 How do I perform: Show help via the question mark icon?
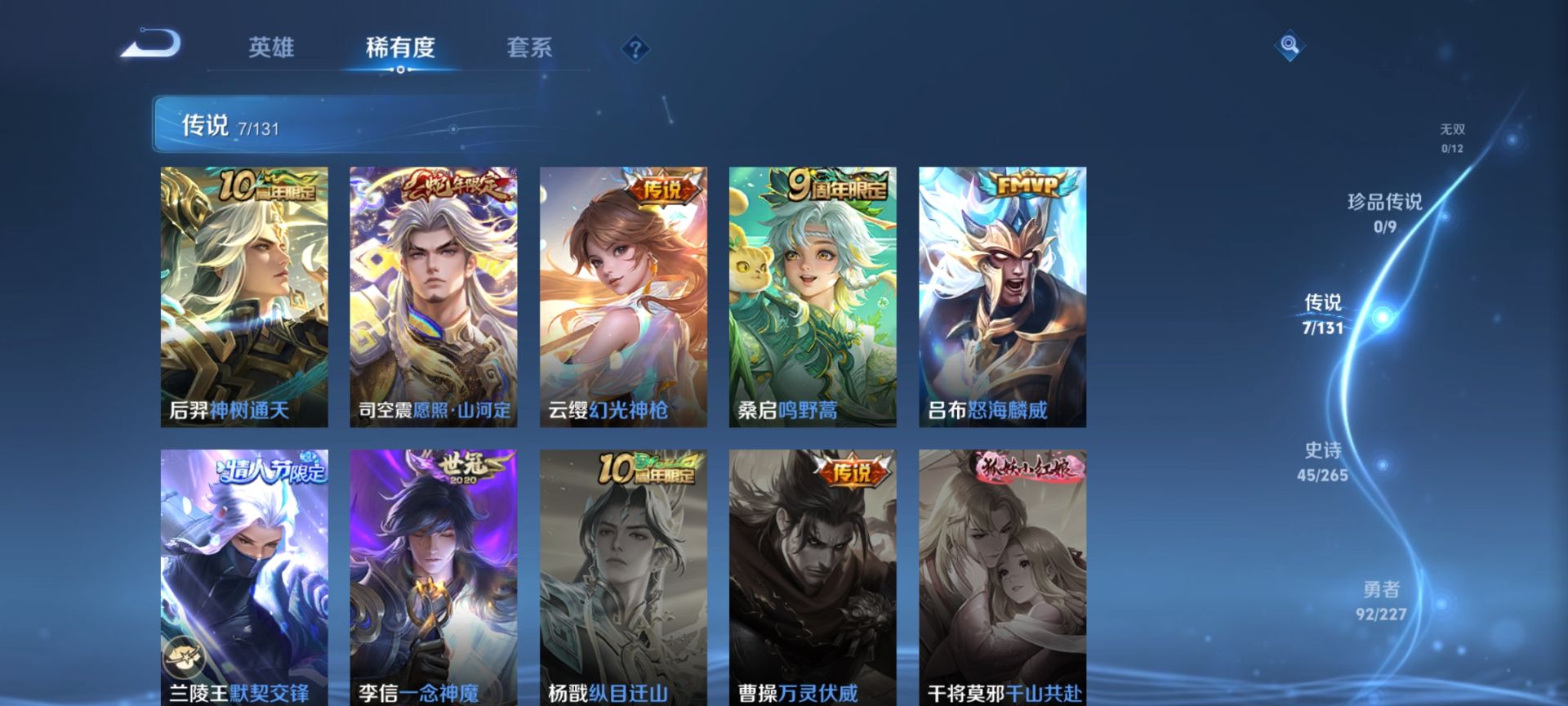click(635, 49)
